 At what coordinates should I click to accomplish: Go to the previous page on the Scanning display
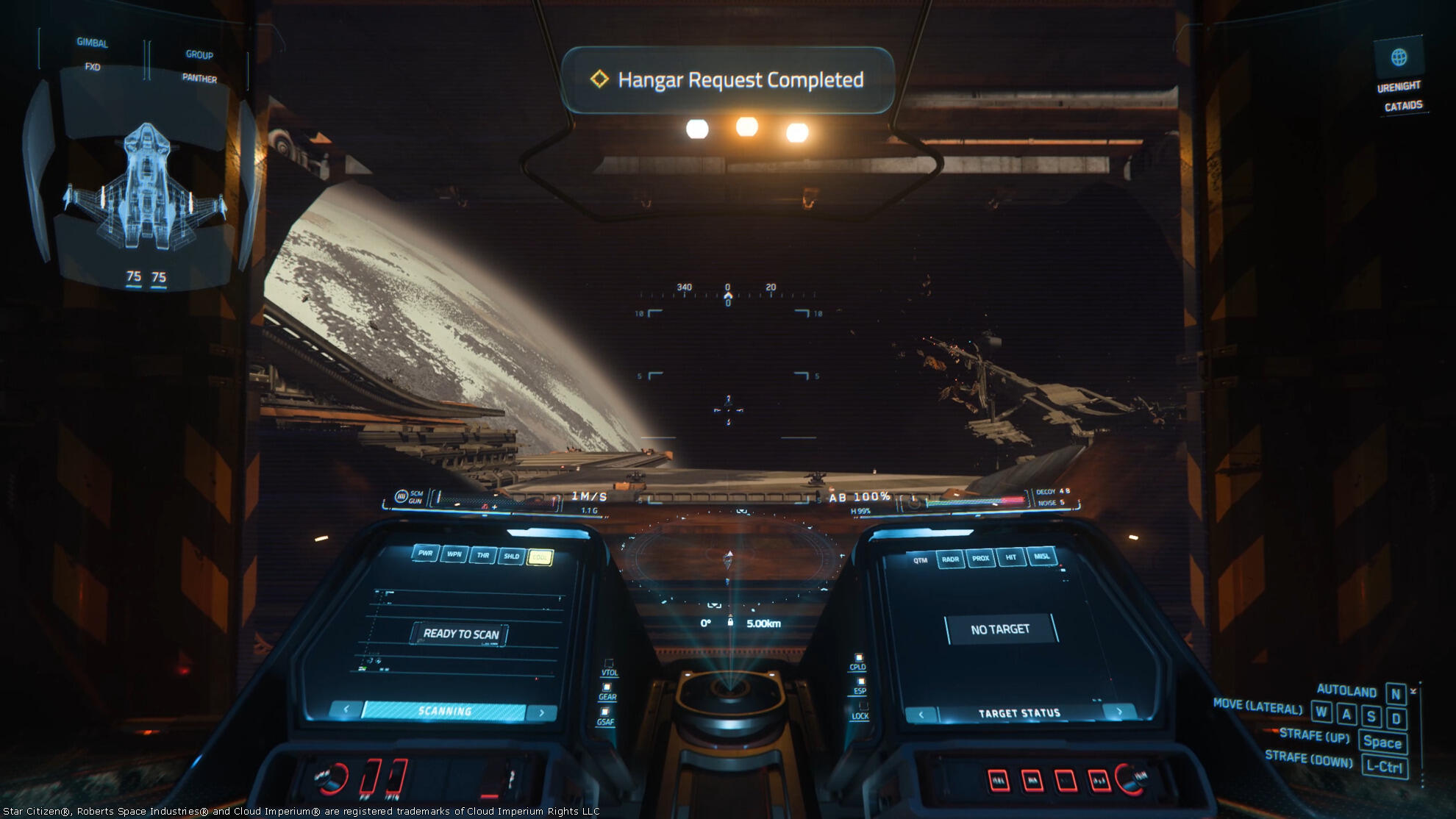click(x=346, y=709)
